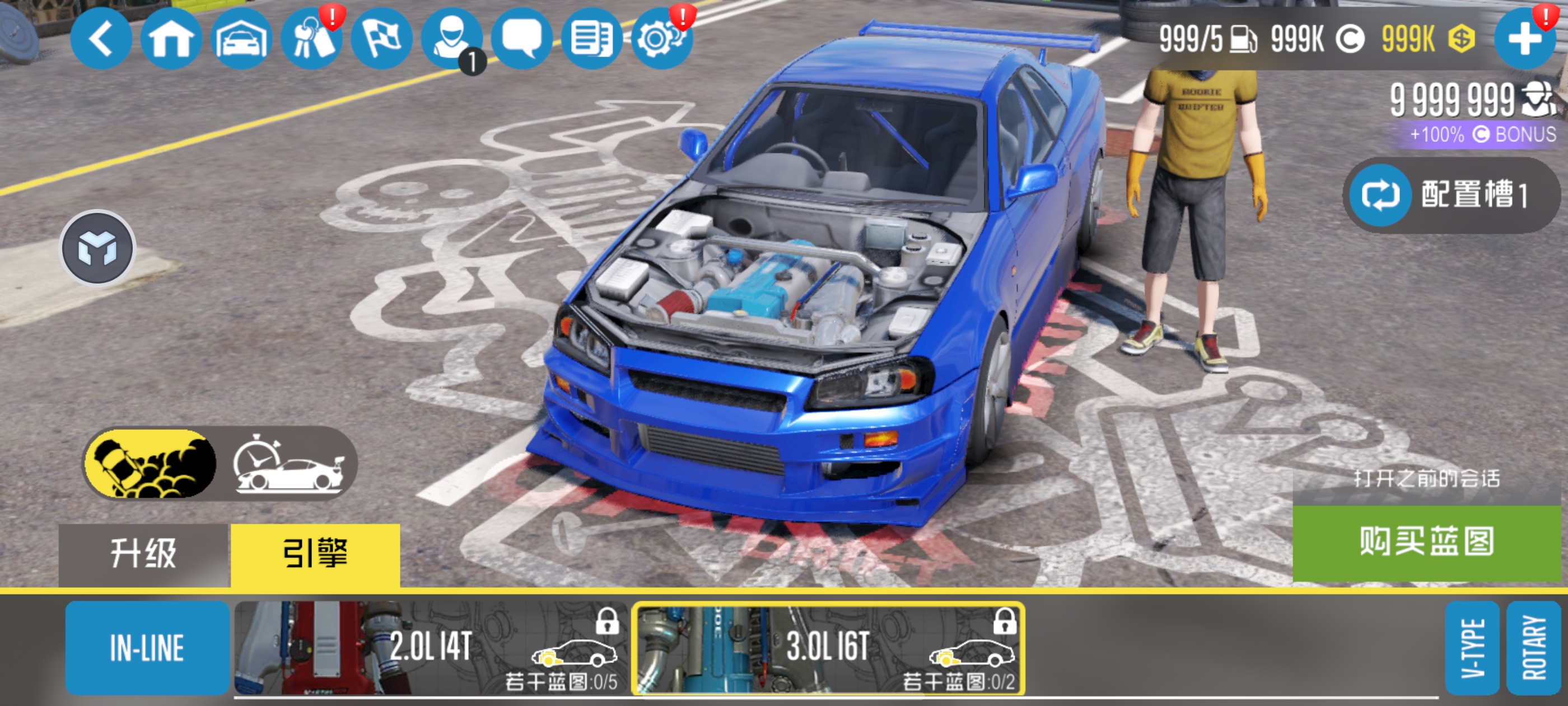The height and width of the screenshot is (706, 1568).
Task: Open the car keys dealership icon
Action: tap(312, 39)
